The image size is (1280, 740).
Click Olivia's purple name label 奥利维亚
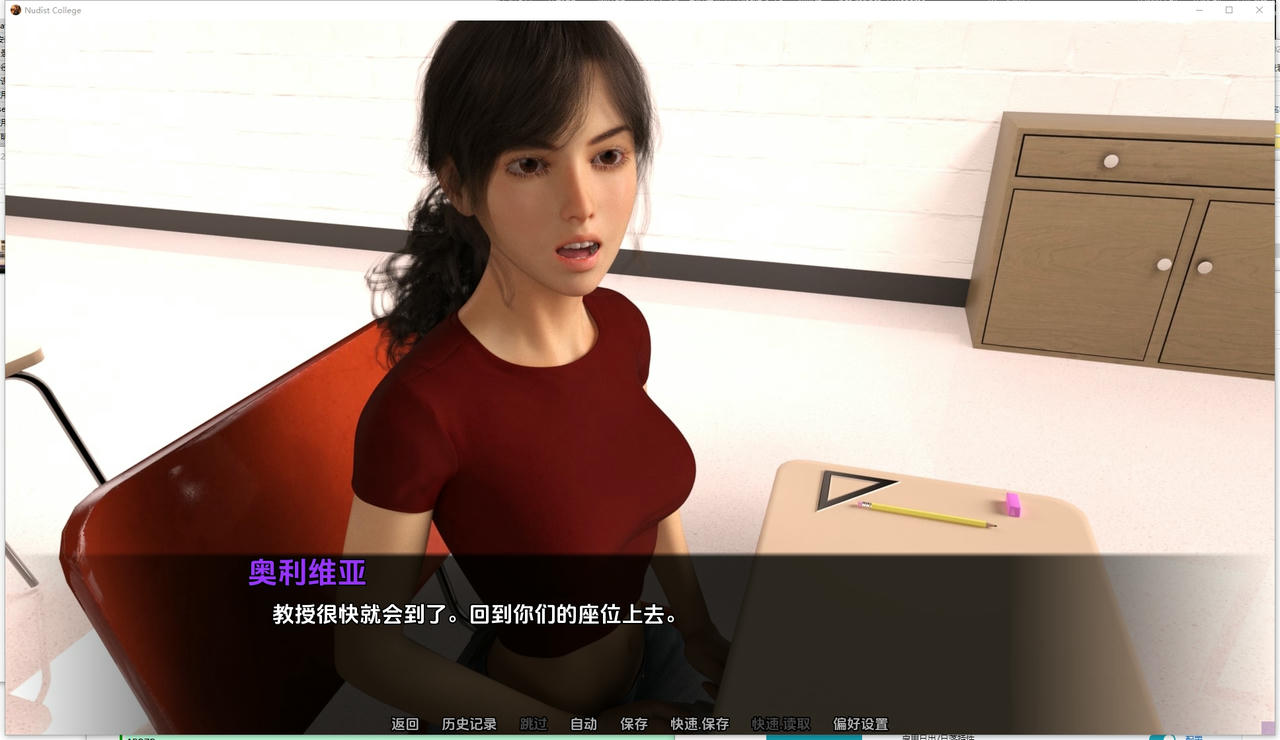click(x=306, y=573)
